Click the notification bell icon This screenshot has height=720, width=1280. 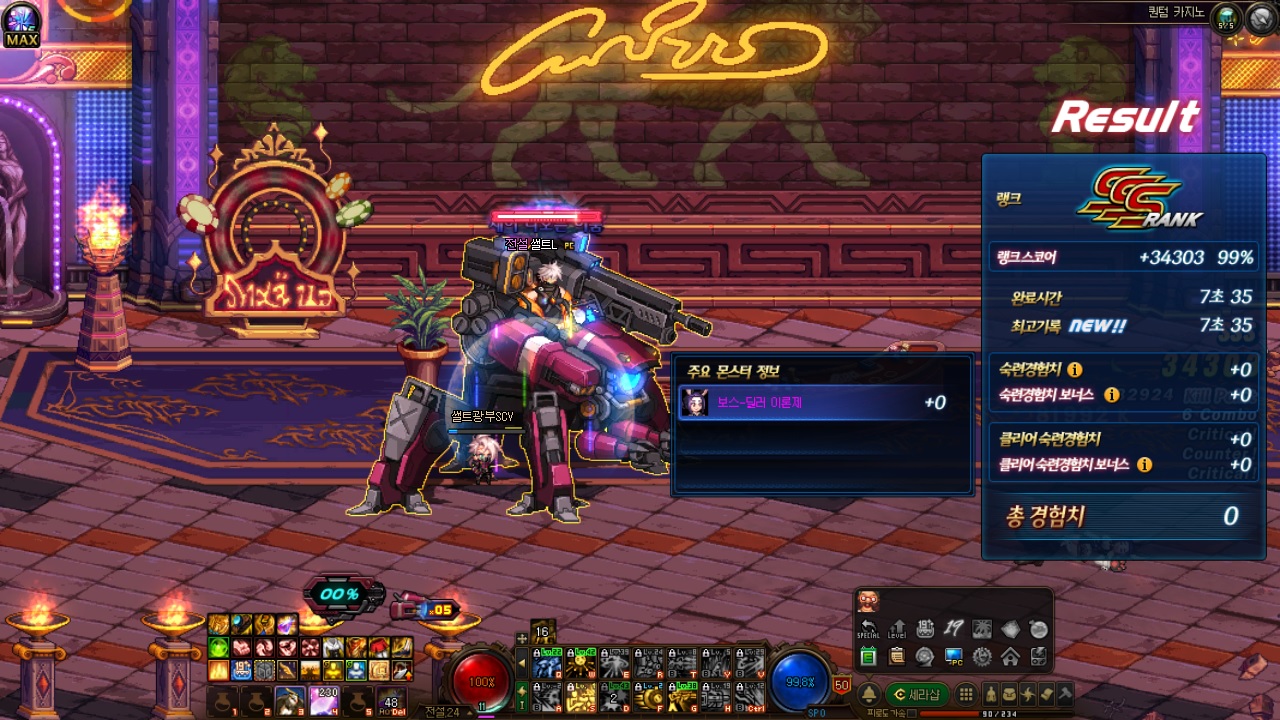(869, 694)
